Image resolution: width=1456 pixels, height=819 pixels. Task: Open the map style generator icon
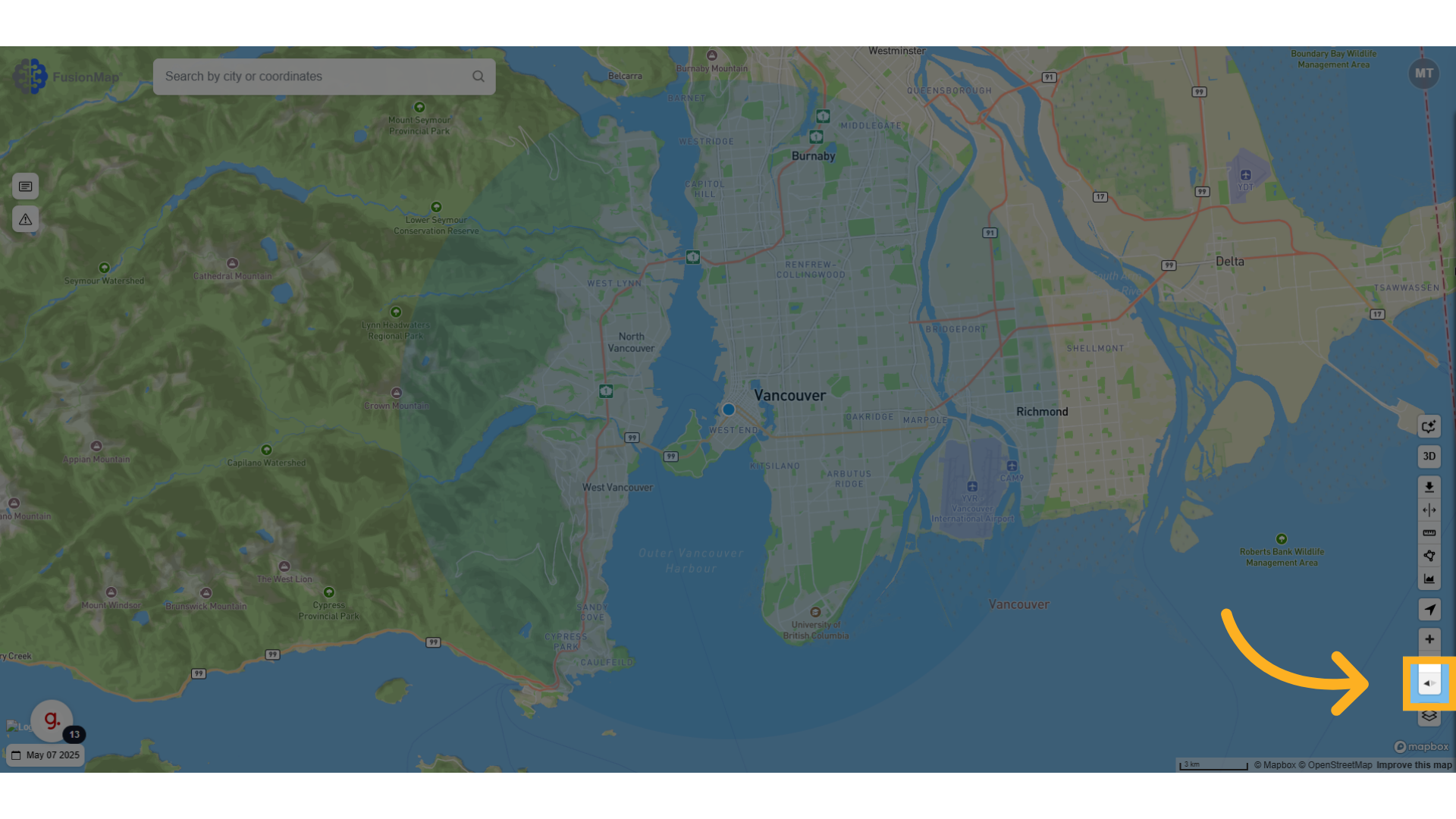(x=1429, y=426)
